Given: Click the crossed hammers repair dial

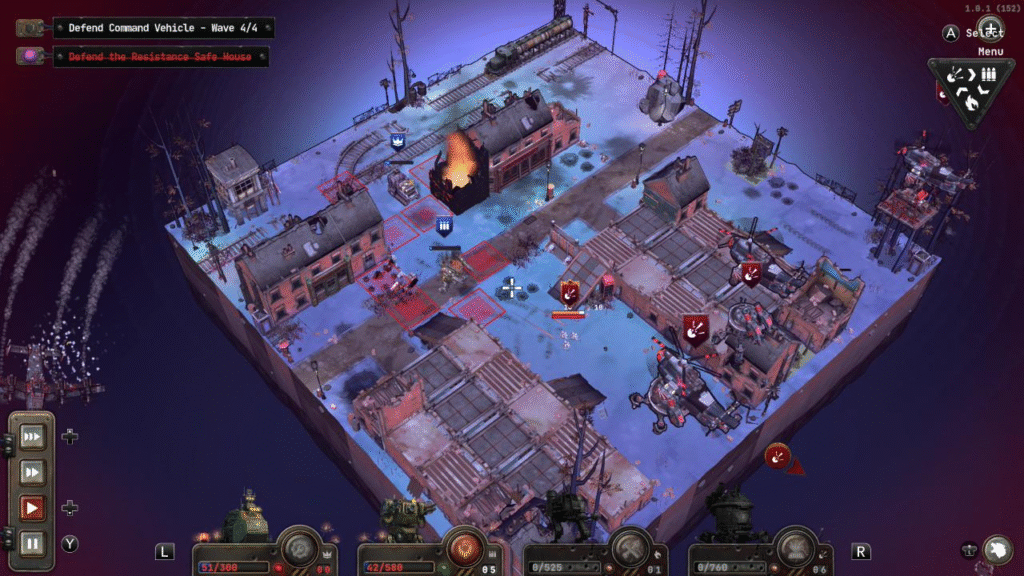Looking at the screenshot, I should tap(631, 547).
